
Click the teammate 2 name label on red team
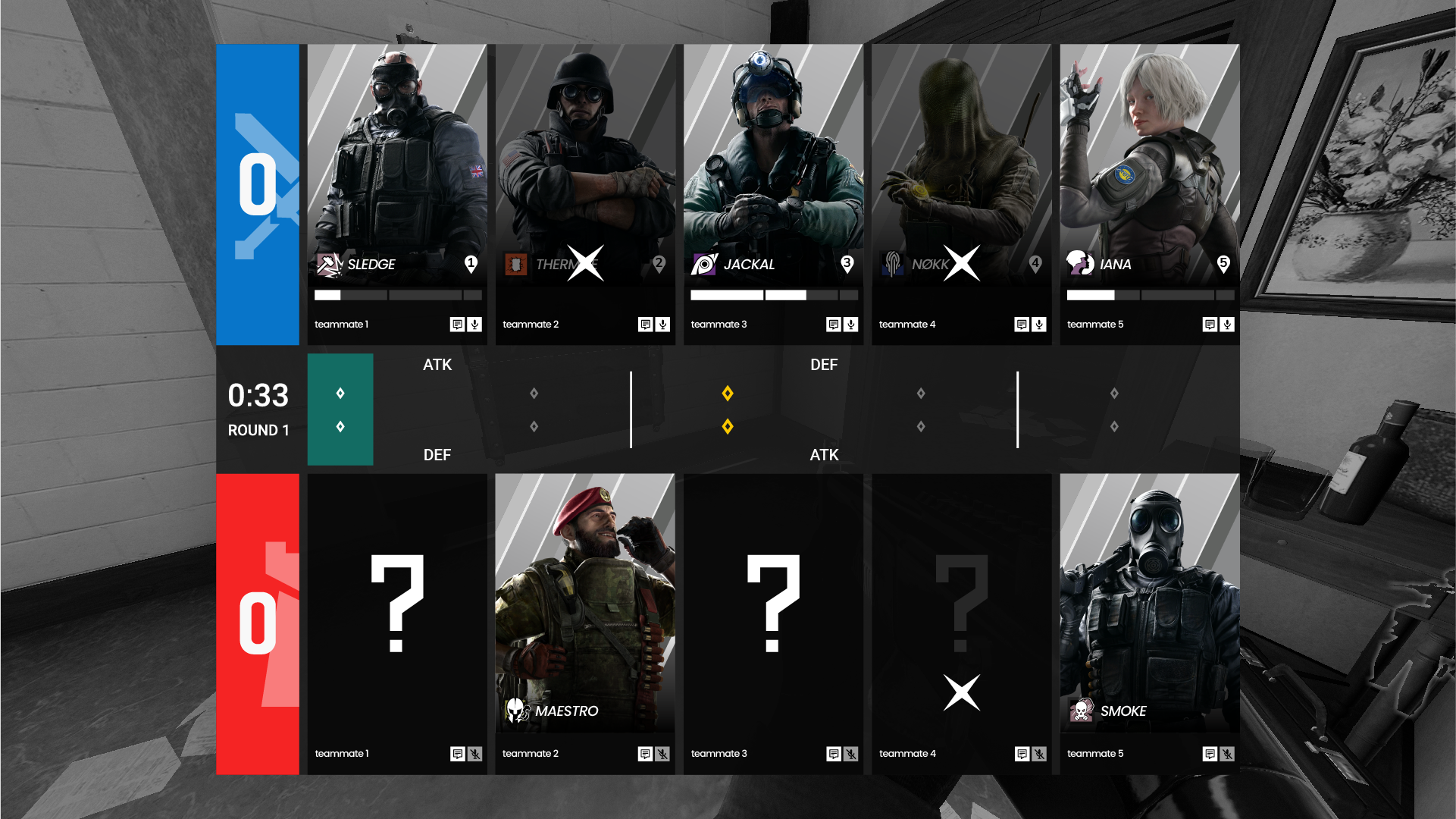pos(530,753)
